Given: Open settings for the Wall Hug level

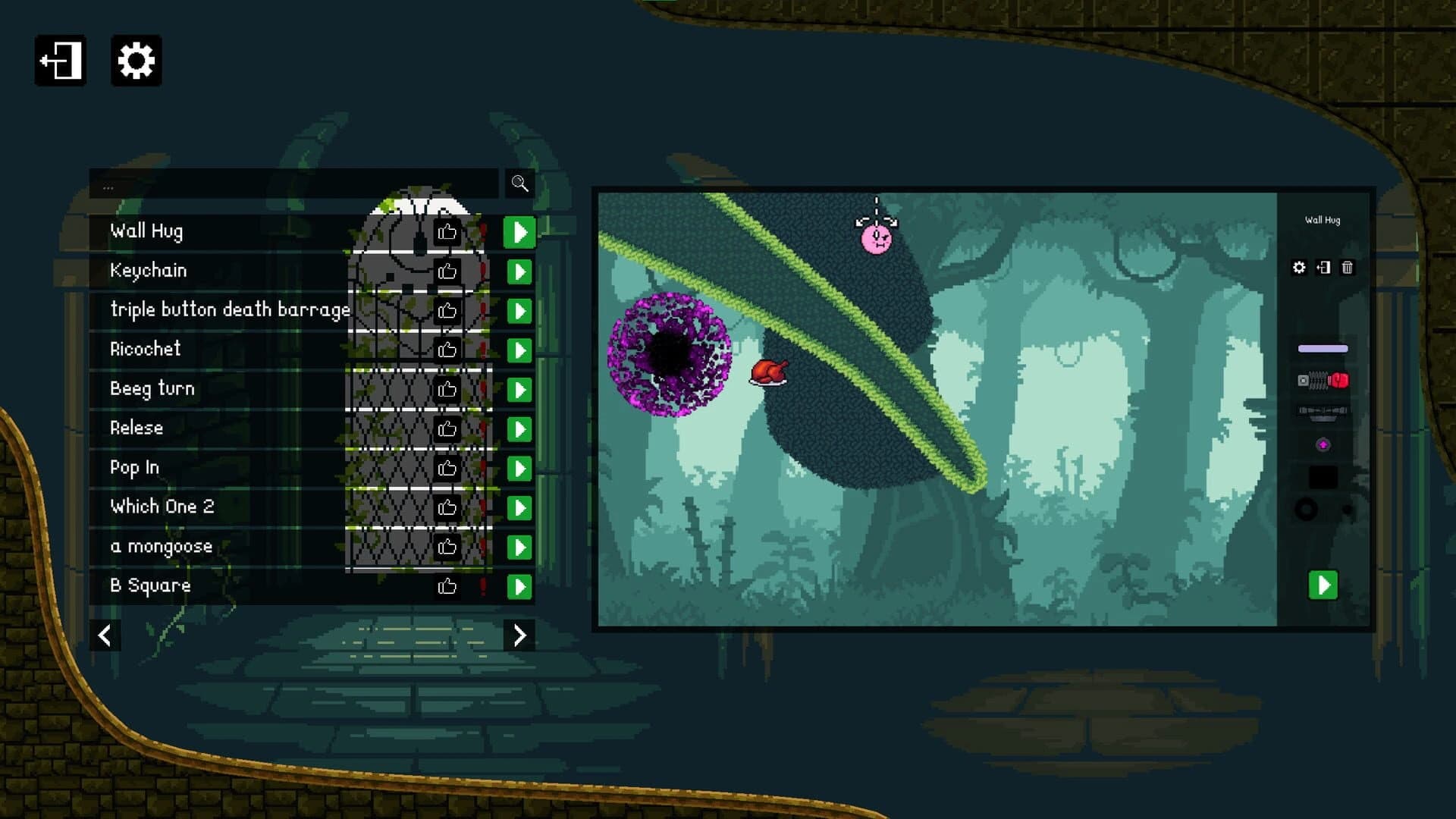Looking at the screenshot, I should pyautogui.click(x=1300, y=268).
